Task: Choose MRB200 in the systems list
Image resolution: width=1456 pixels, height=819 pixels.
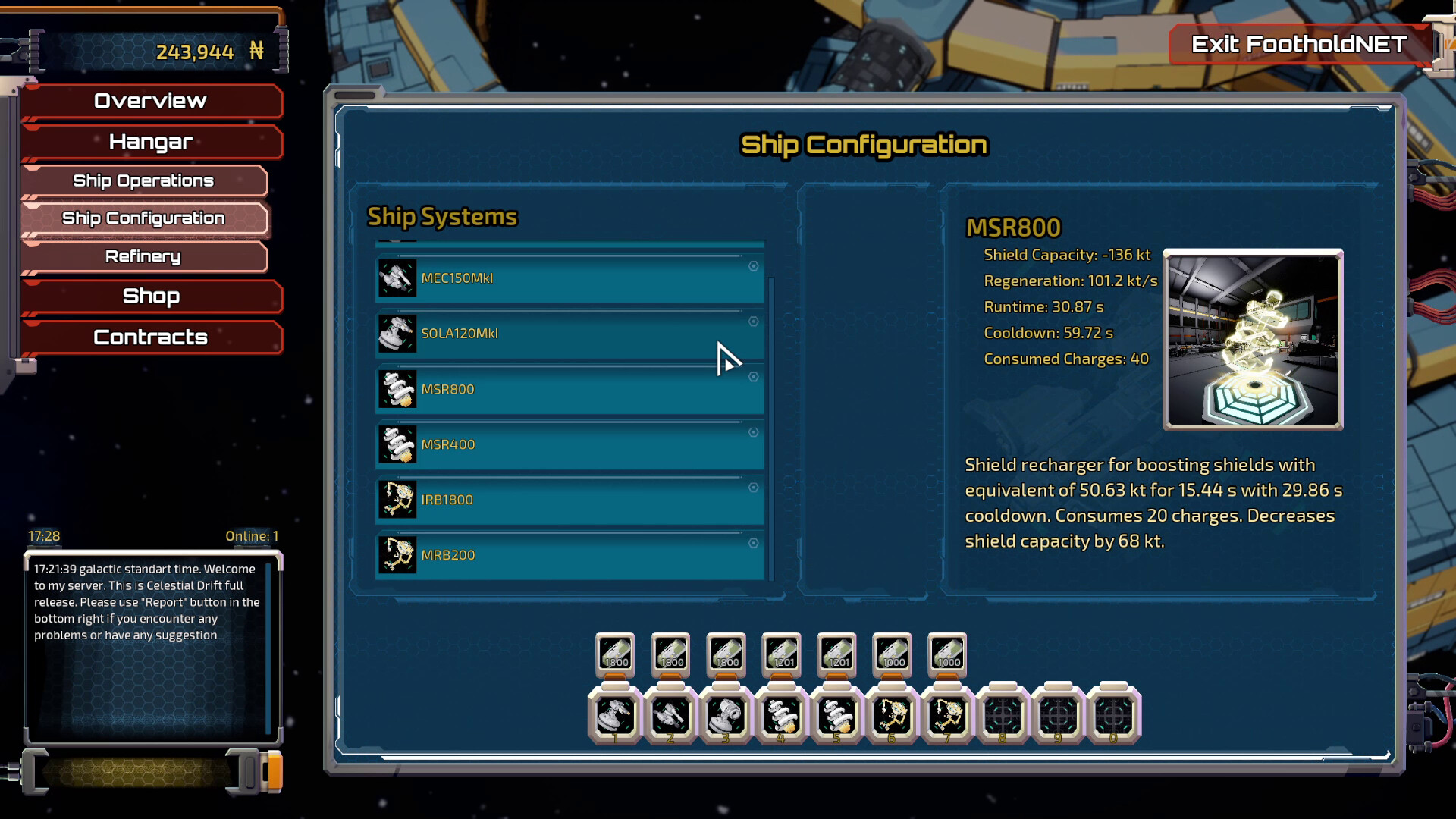Action: tap(569, 555)
